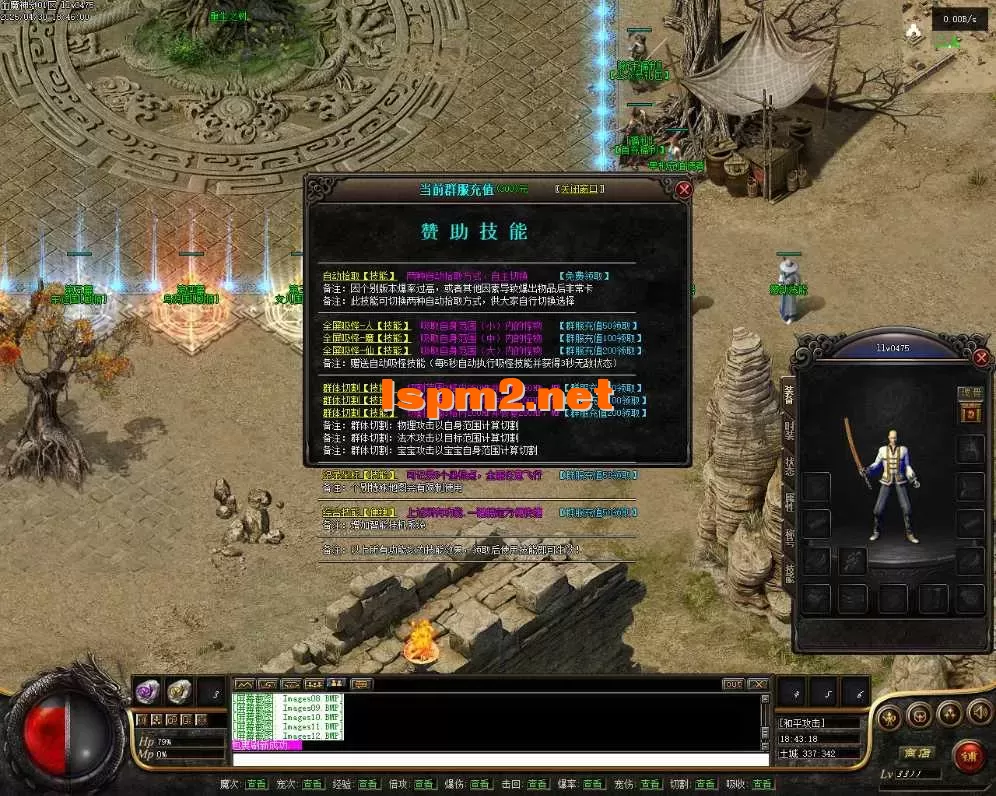
Task: Open the 状态 tab
Action: click(787, 468)
